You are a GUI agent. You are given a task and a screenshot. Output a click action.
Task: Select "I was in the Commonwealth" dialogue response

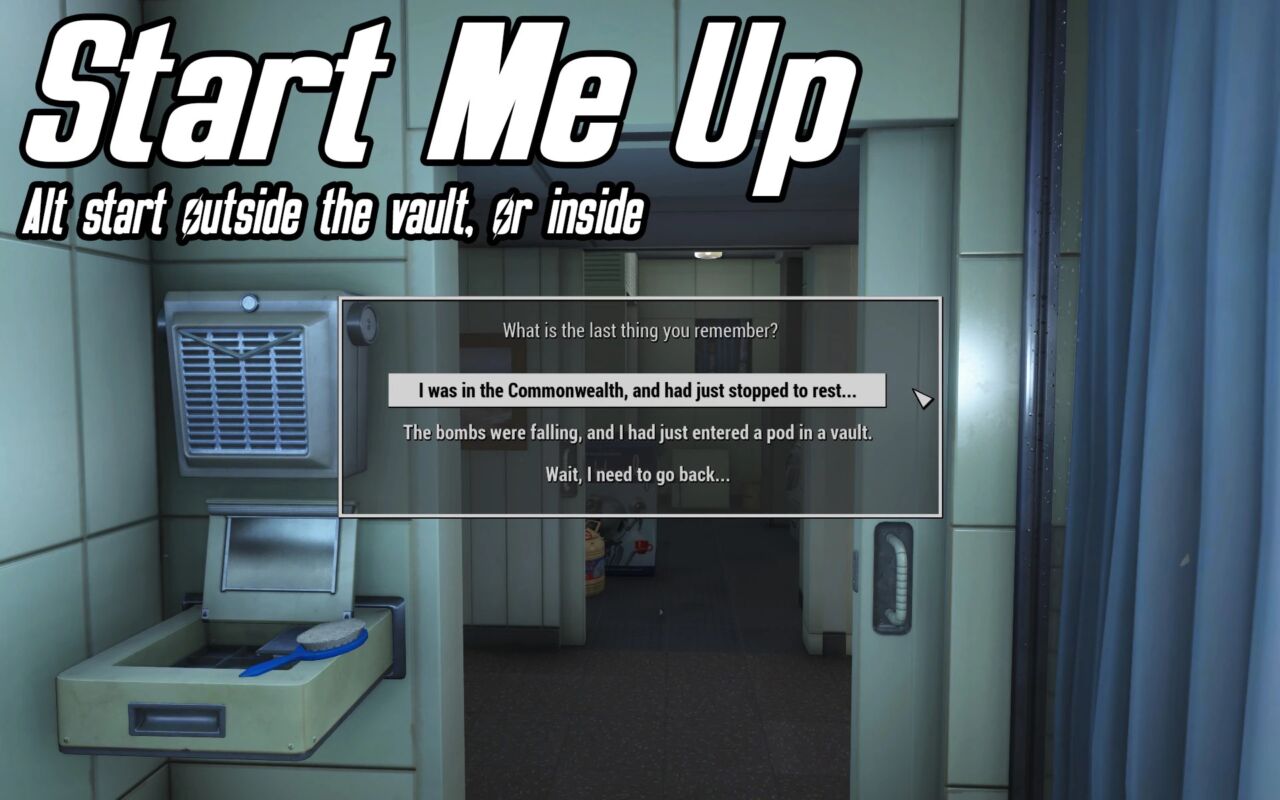click(637, 391)
